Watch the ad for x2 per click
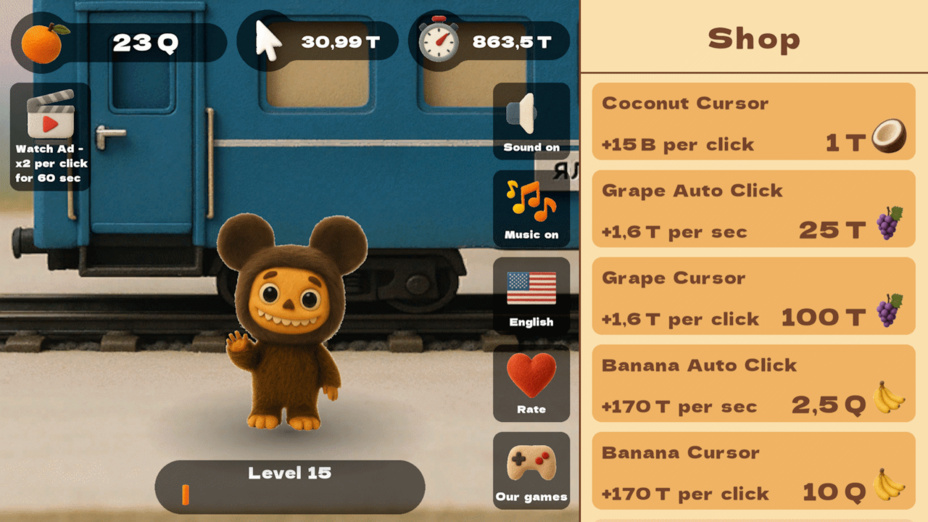This screenshot has height=522, width=928. (x=50, y=136)
